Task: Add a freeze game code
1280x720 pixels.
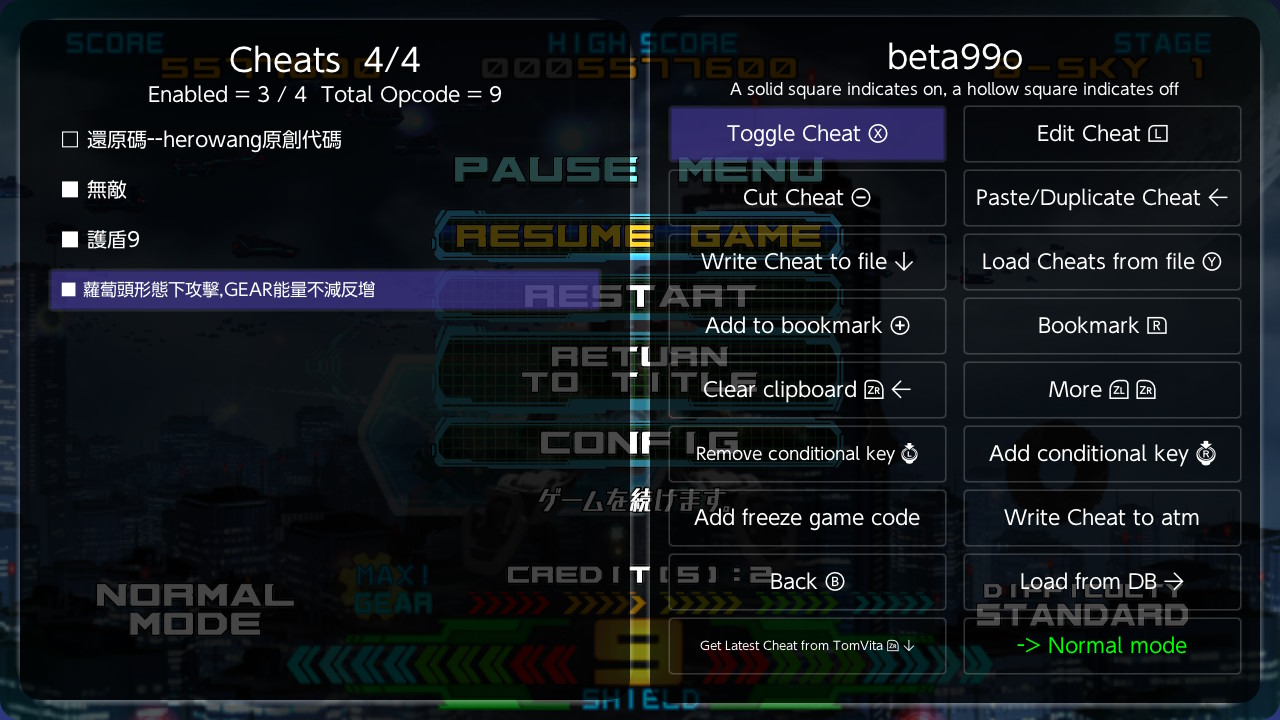Action: [x=806, y=517]
